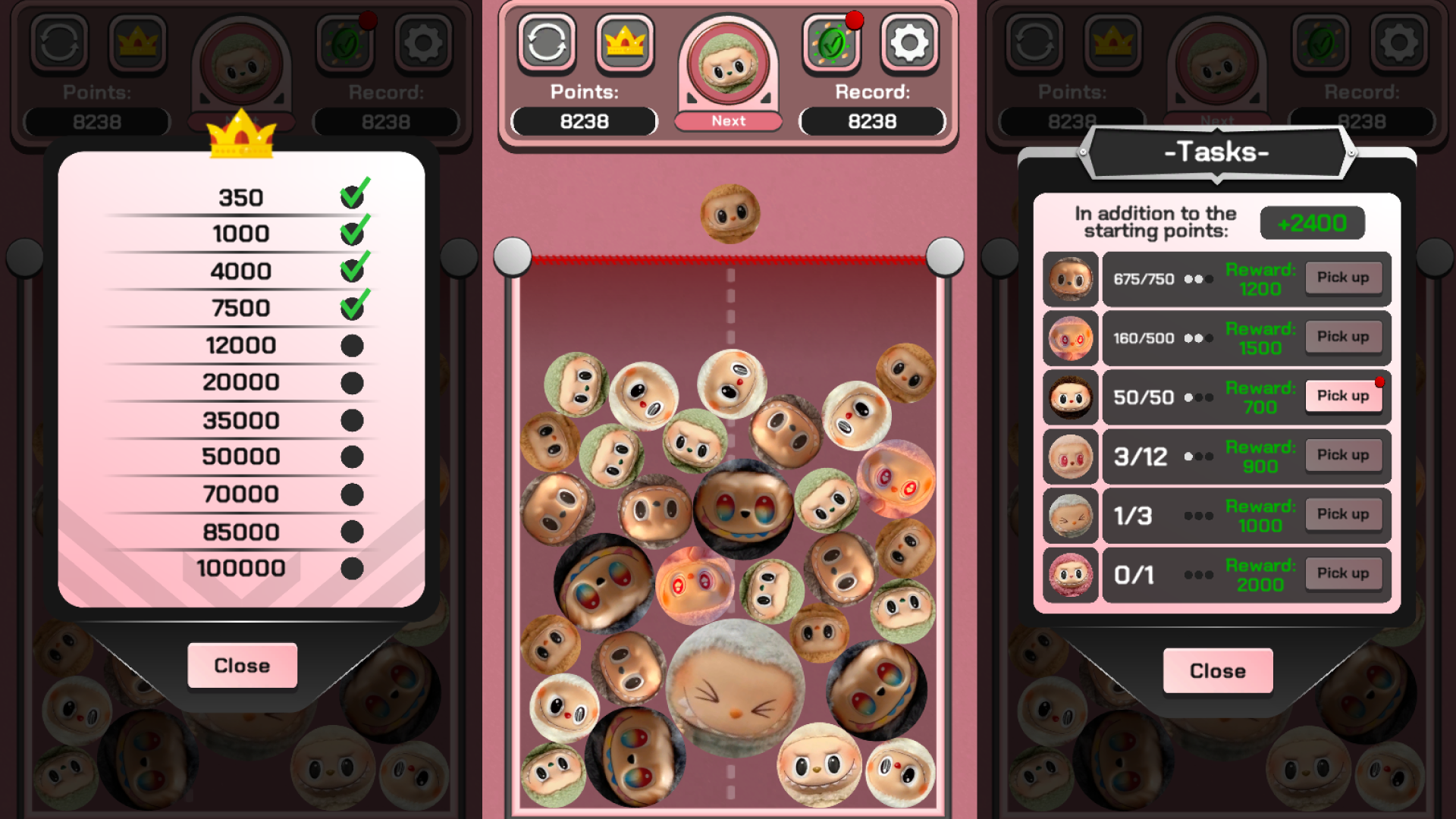Click the restart/refresh icon

coord(548,42)
